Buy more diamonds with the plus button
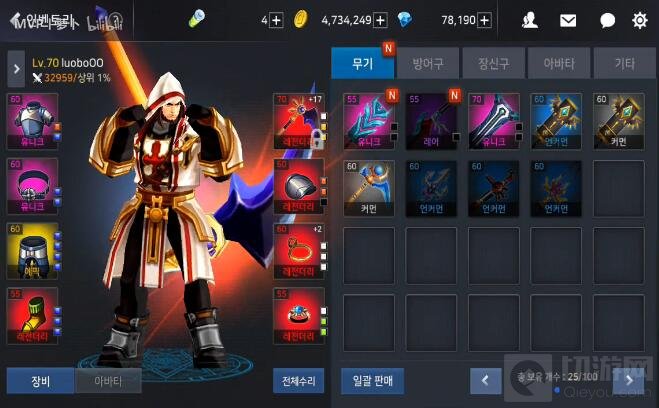The image size is (659, 408). 484,20
